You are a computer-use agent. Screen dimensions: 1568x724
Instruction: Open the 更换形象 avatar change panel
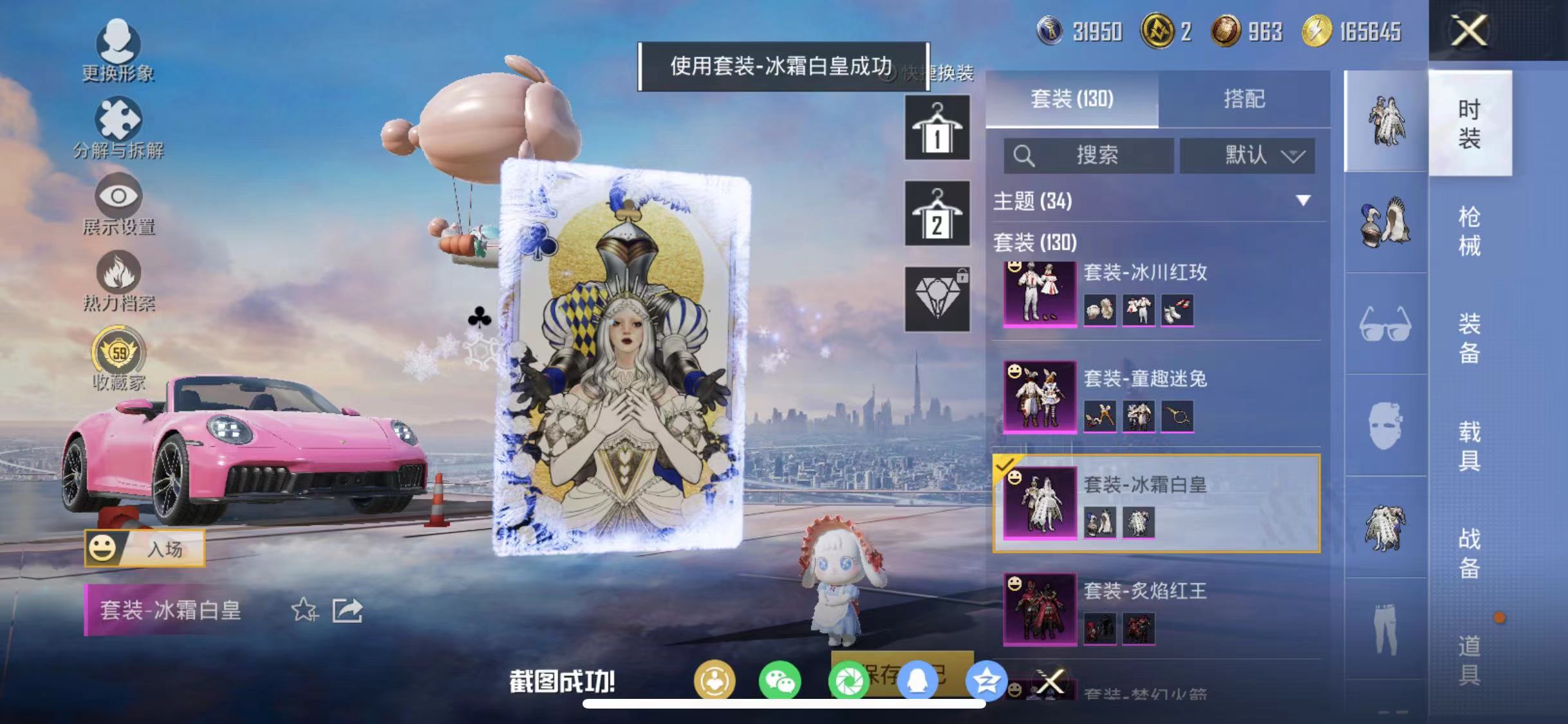[120, 48]
